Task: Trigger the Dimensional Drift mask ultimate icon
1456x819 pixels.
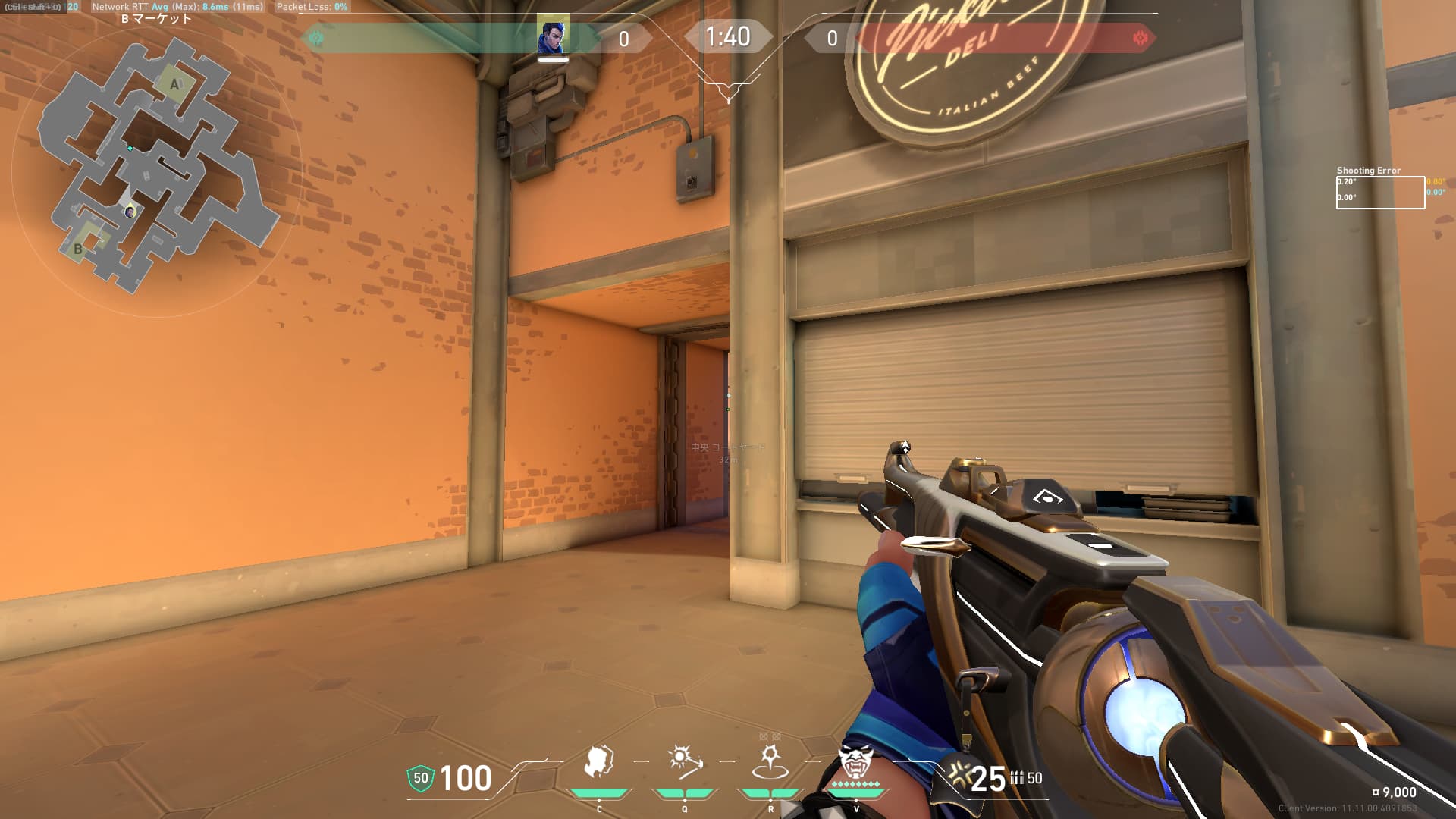Action: pos(855,761)
